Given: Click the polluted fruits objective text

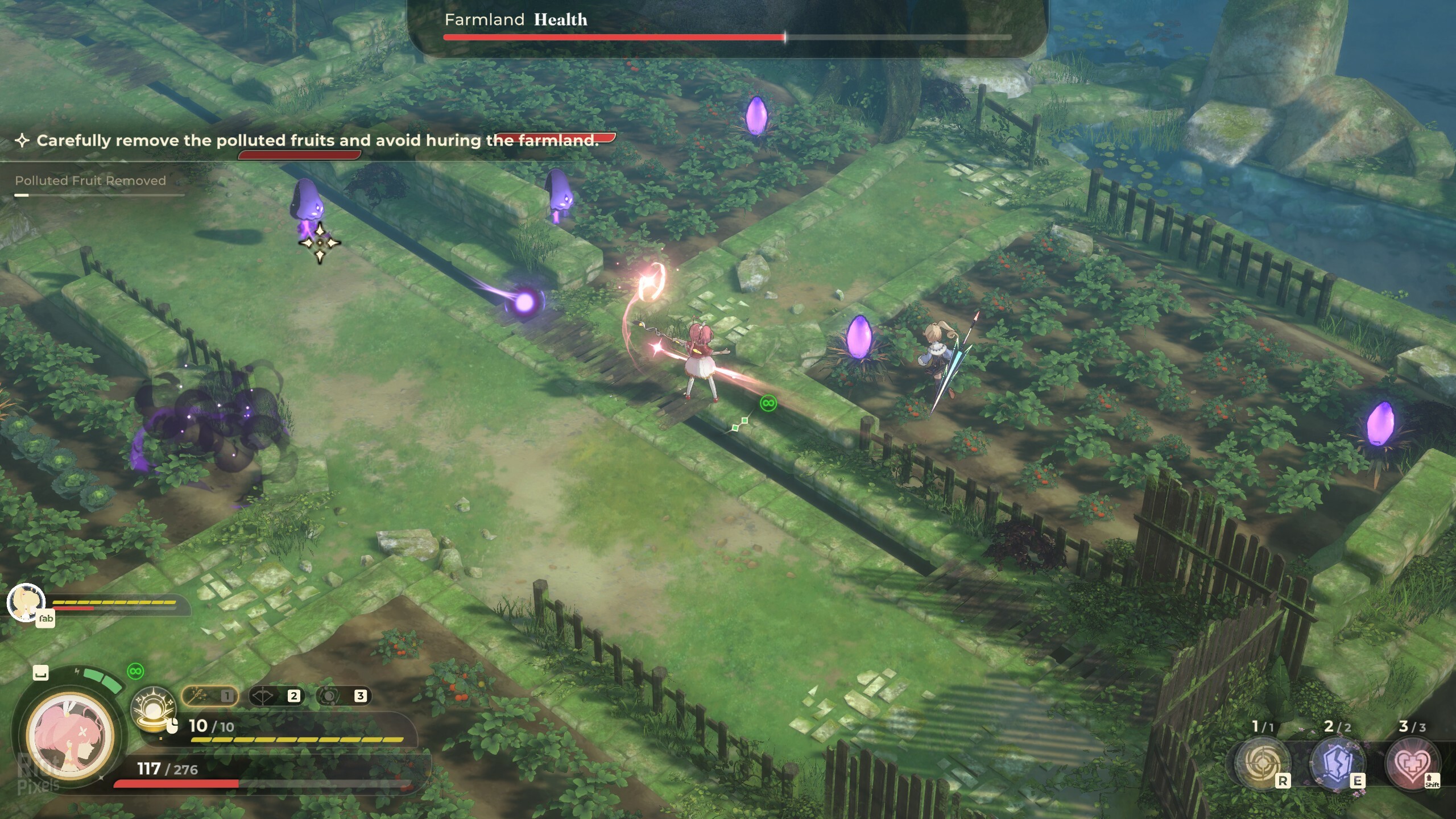Looking at the screenshot, I should [x=317, y=140].
